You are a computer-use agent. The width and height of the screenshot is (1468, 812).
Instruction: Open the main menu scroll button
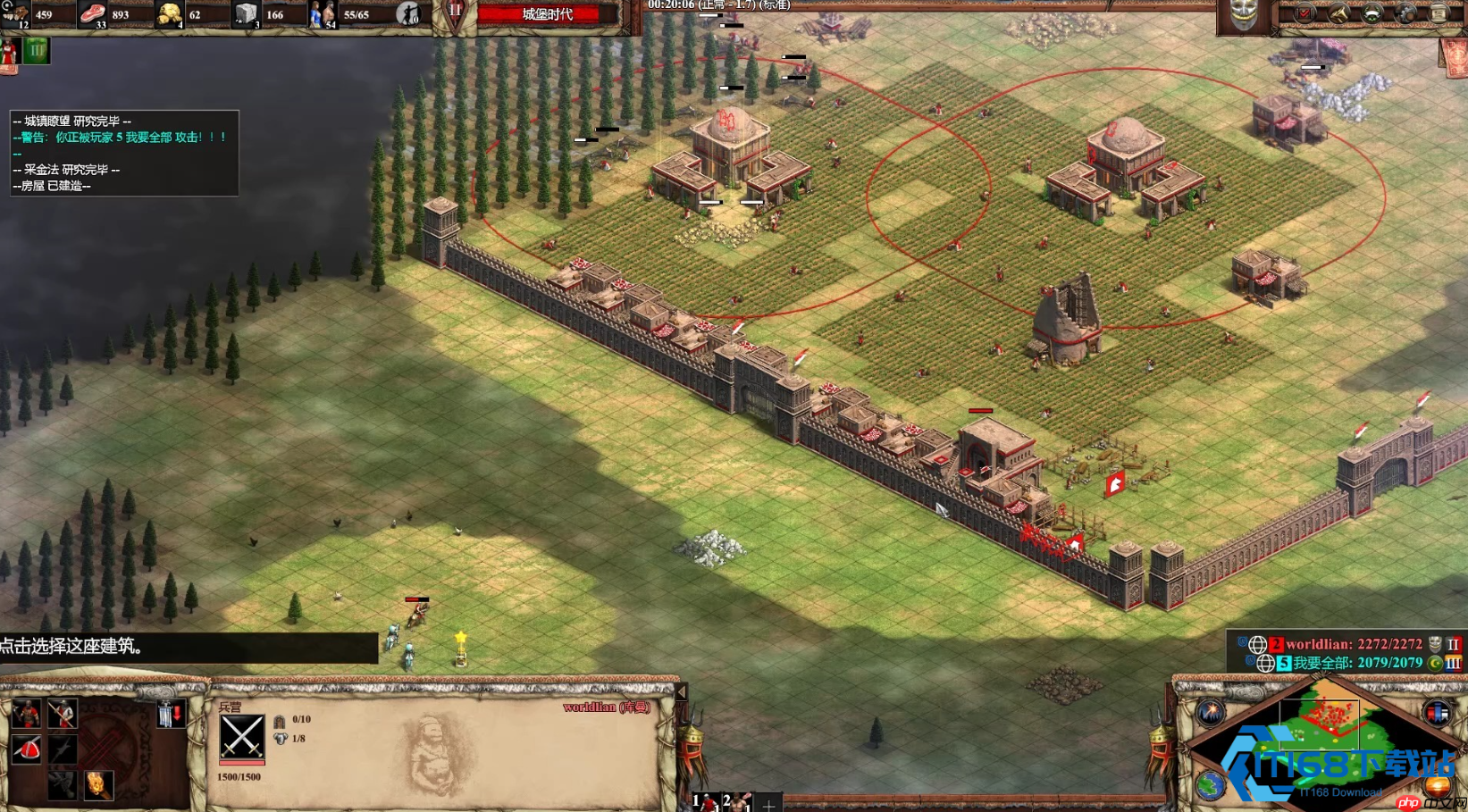[x=1439, y=13]
